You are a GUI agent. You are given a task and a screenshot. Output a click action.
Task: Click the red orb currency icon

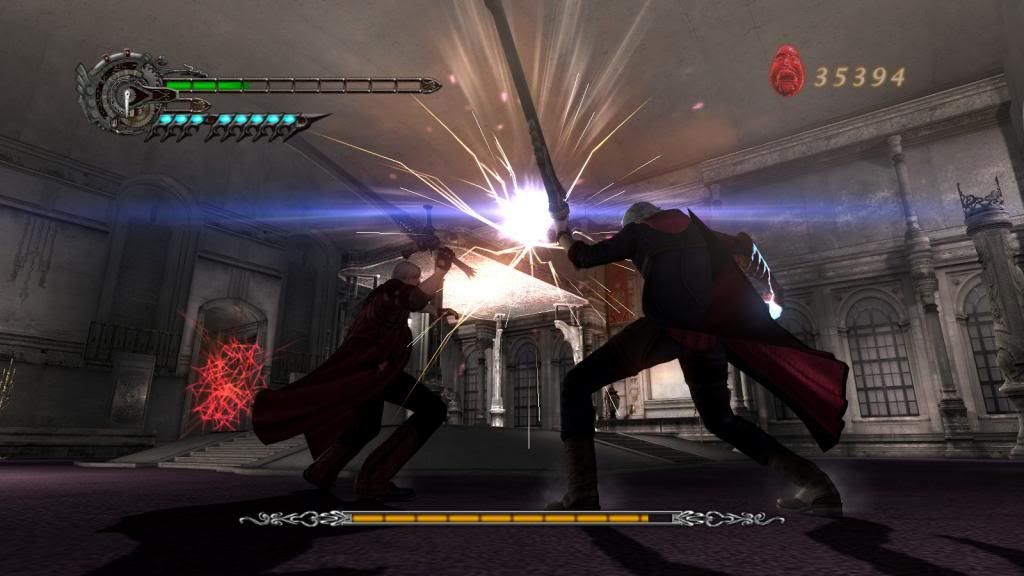[x=786, y=72]
